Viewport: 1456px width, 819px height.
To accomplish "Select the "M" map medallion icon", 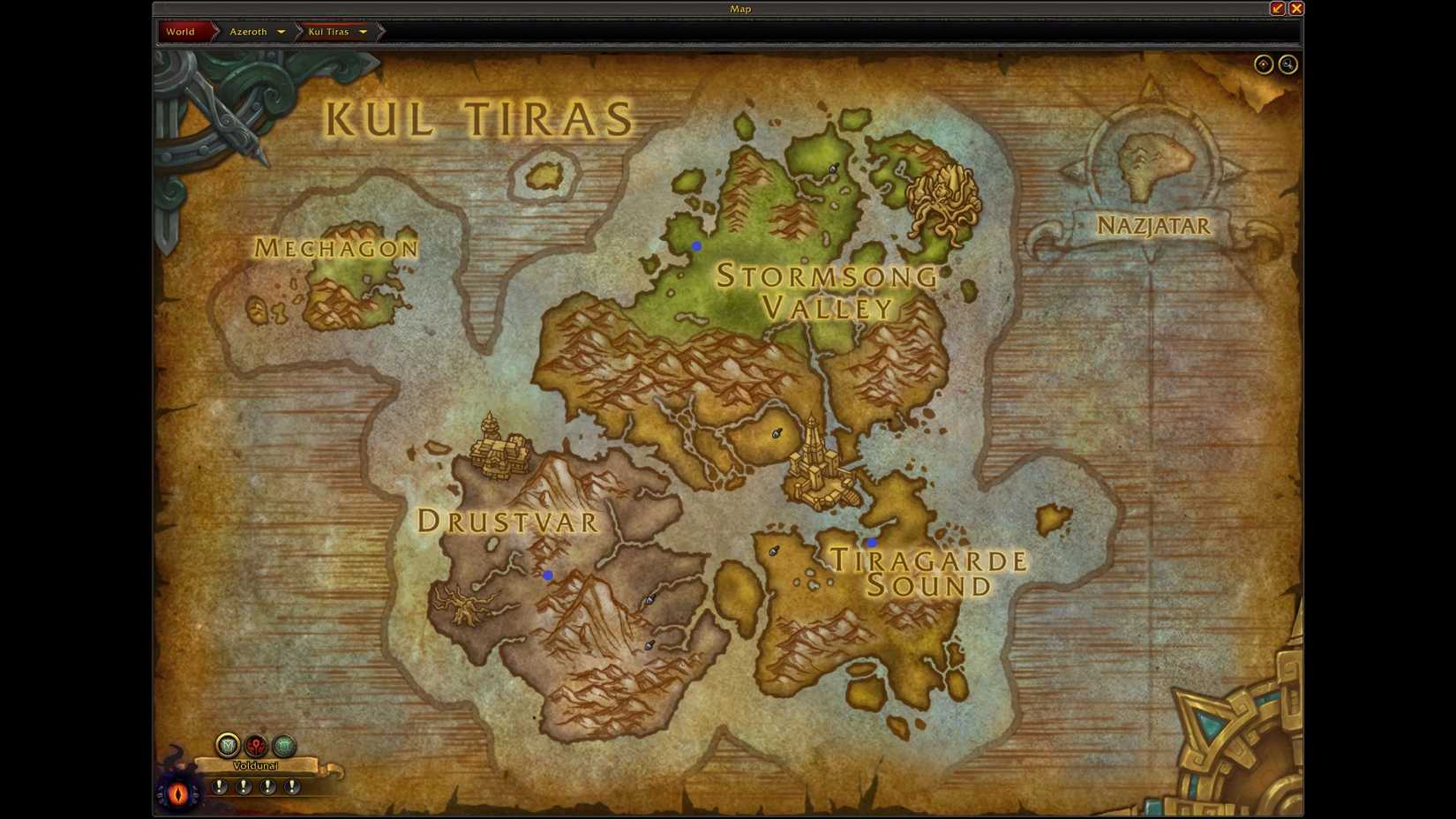I will coord(228,744).
